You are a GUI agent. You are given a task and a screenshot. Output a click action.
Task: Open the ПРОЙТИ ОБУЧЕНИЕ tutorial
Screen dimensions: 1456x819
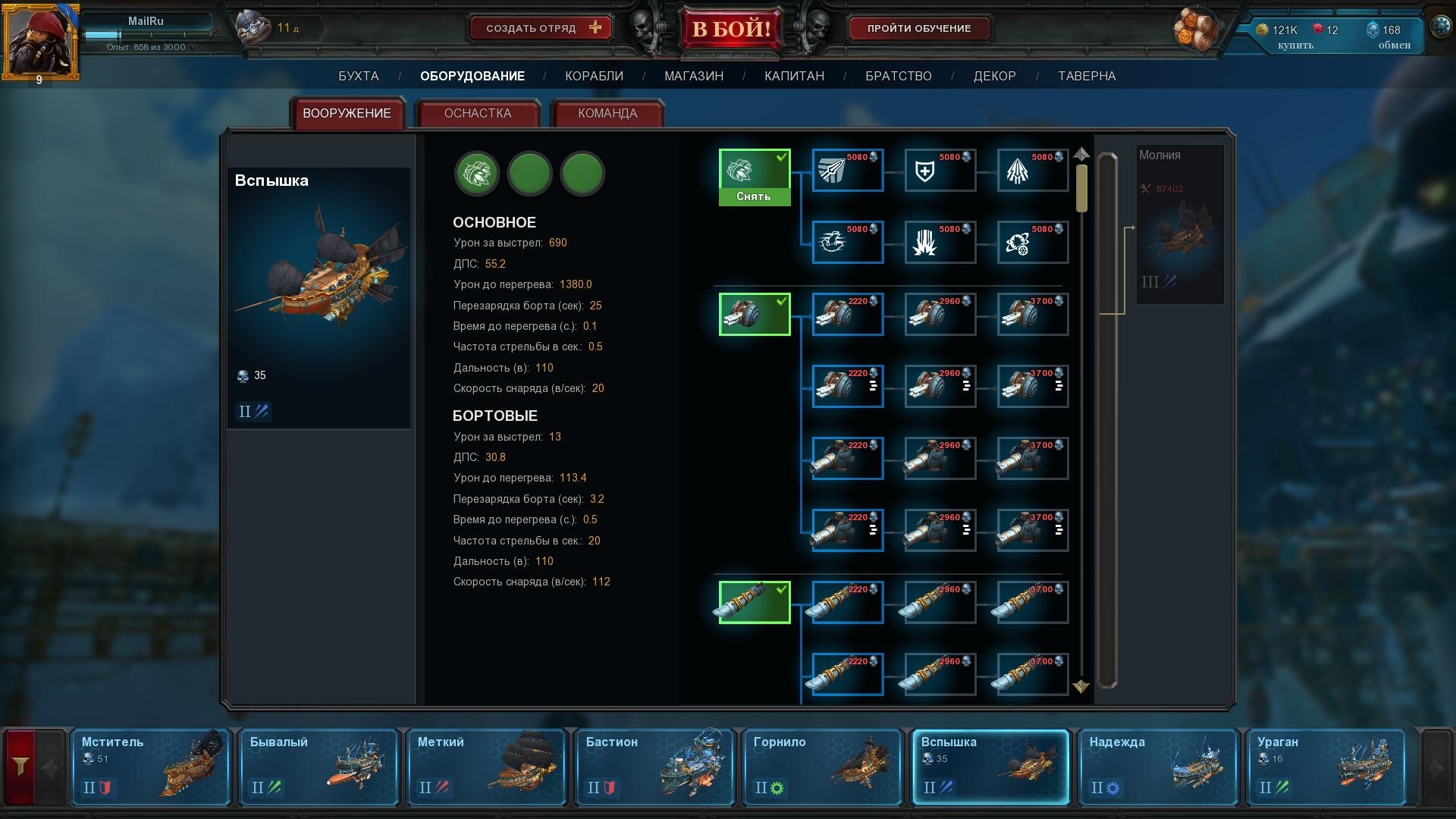coord(918,29)
